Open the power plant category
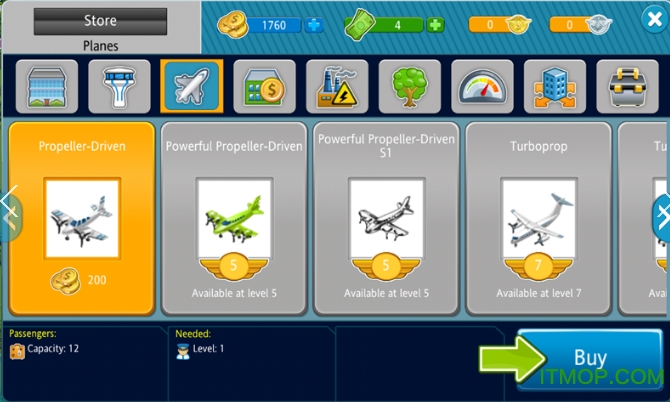Image resolution: width=670 pixels, height=402 pixels. point(337,87)
